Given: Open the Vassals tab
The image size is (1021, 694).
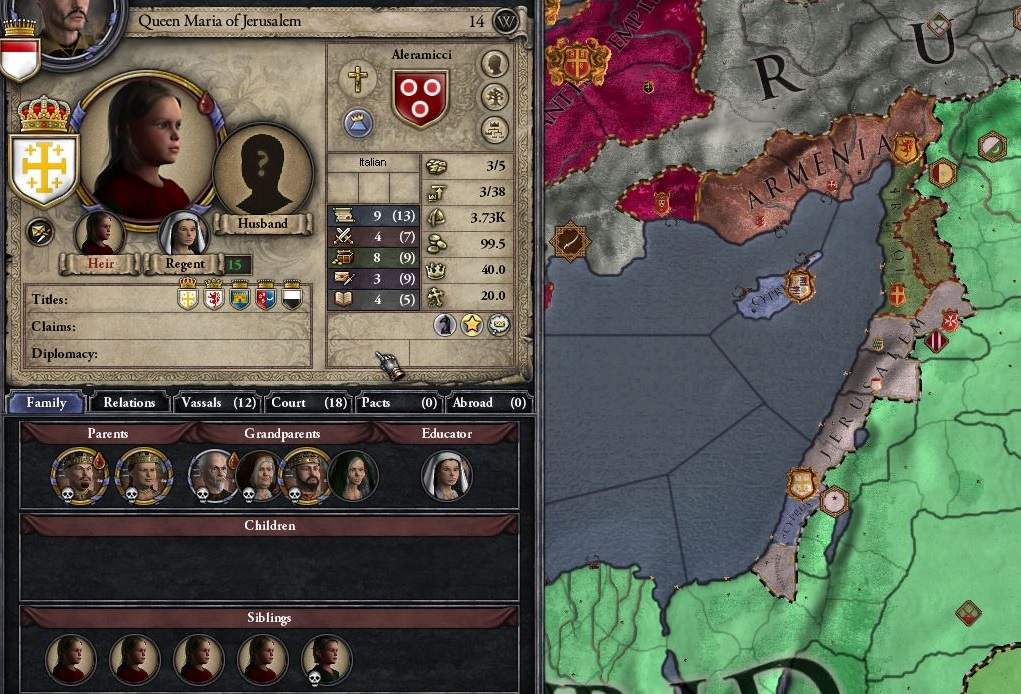Looking at the screenshot, I should point(218,403).
